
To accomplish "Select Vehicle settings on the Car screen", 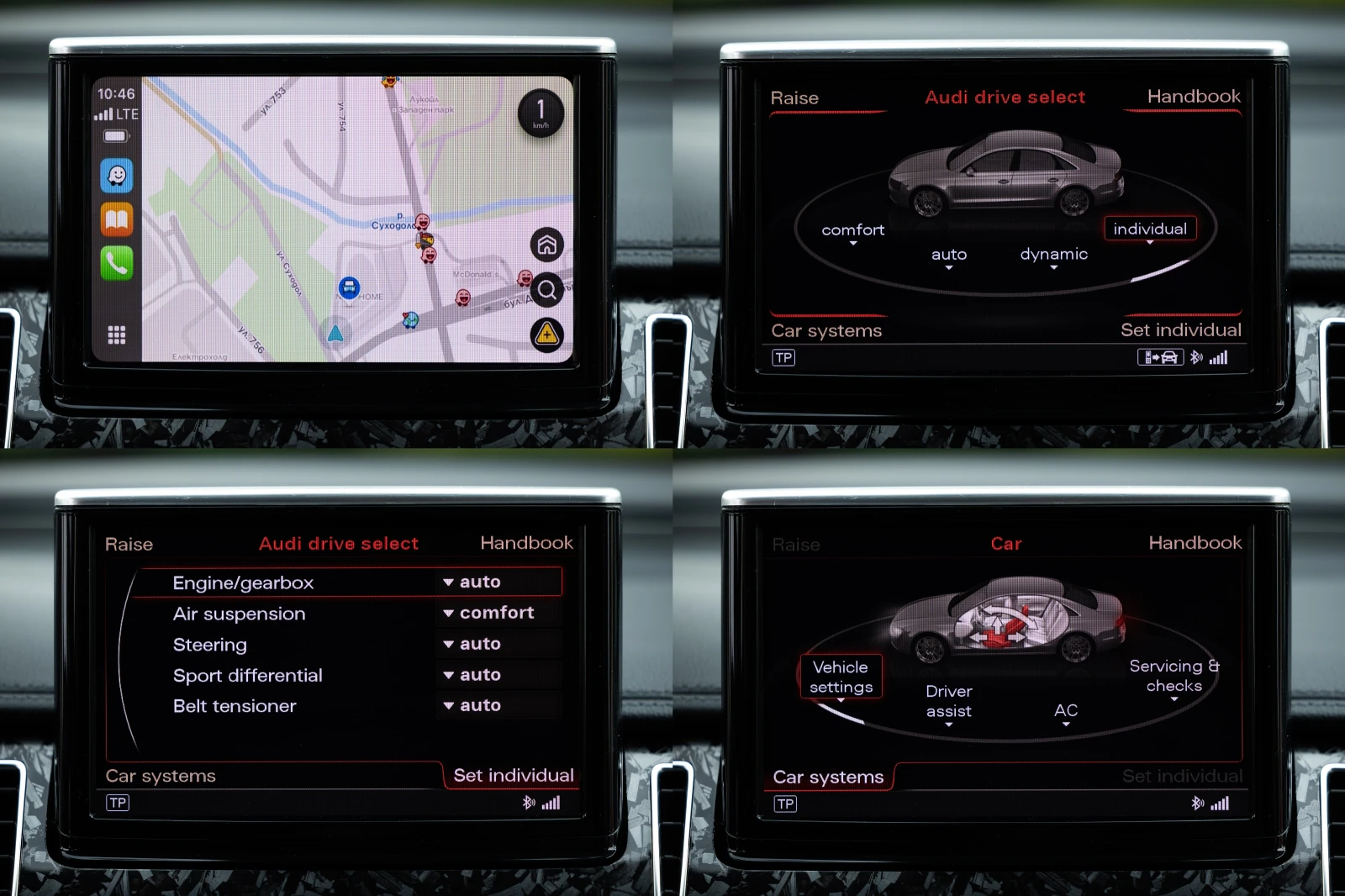I will click(x=840, y=676).
